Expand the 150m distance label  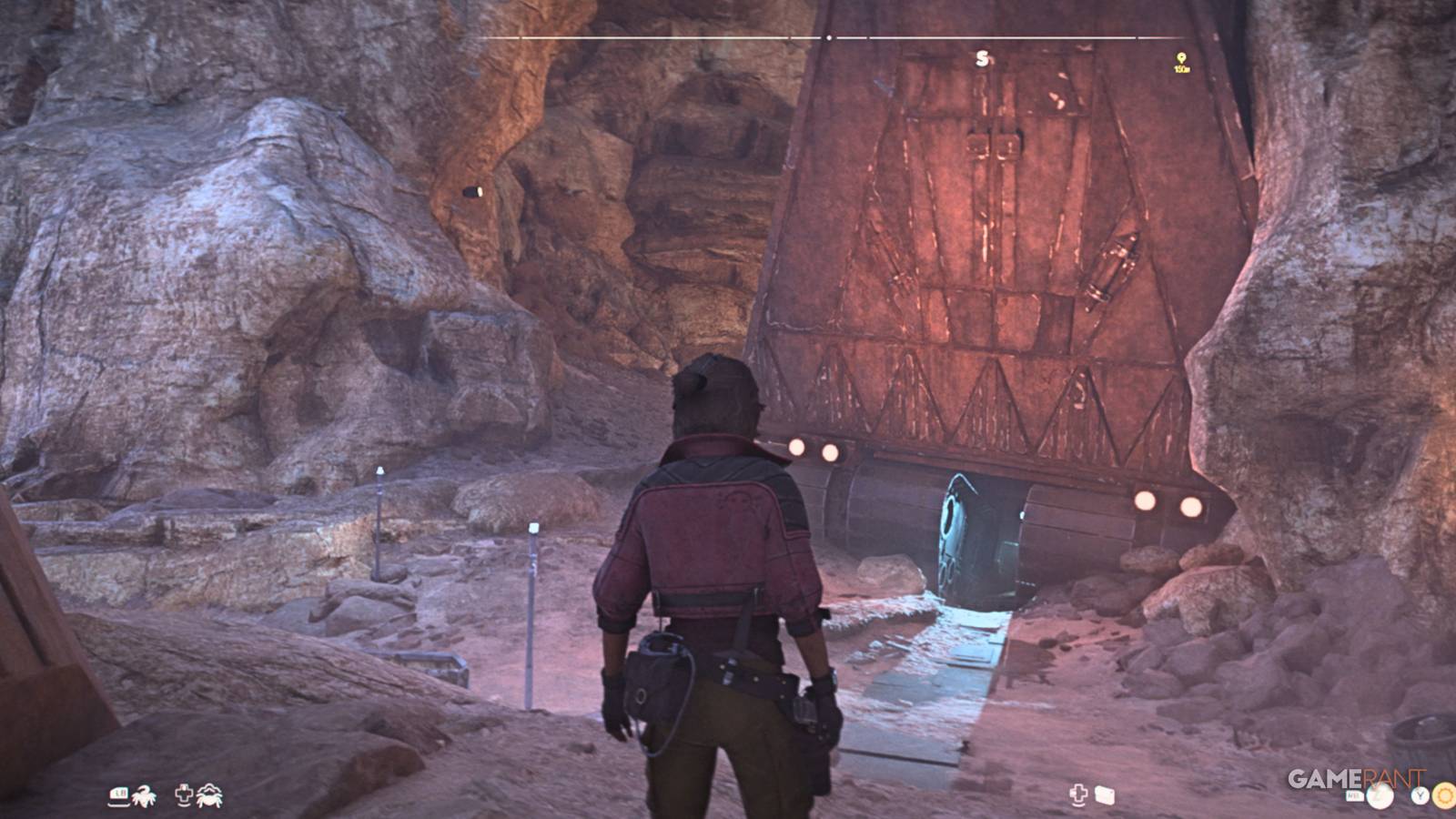[1183, 67]
